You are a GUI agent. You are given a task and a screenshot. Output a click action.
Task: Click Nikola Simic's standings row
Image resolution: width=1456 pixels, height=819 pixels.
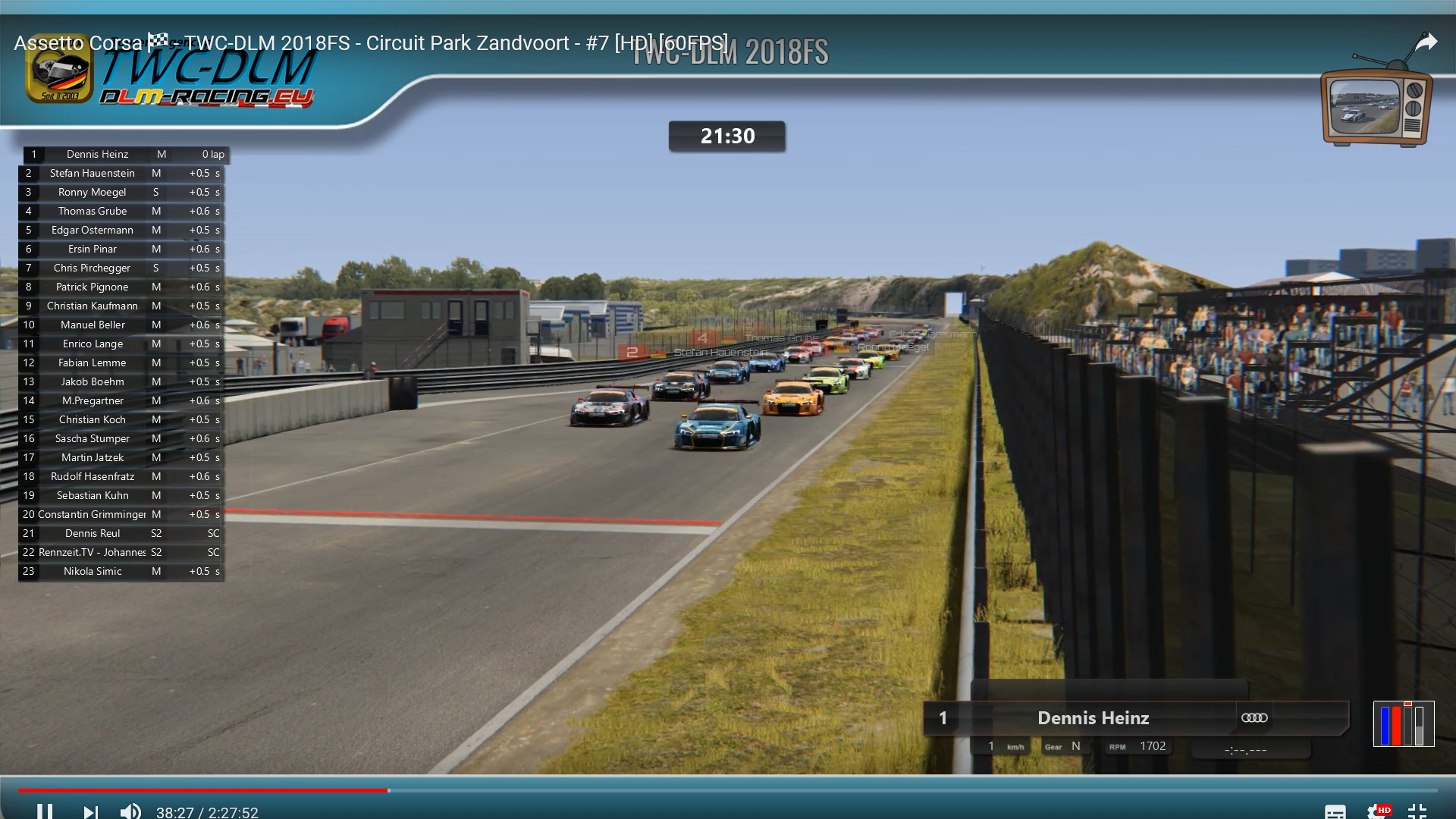(93, 571)
